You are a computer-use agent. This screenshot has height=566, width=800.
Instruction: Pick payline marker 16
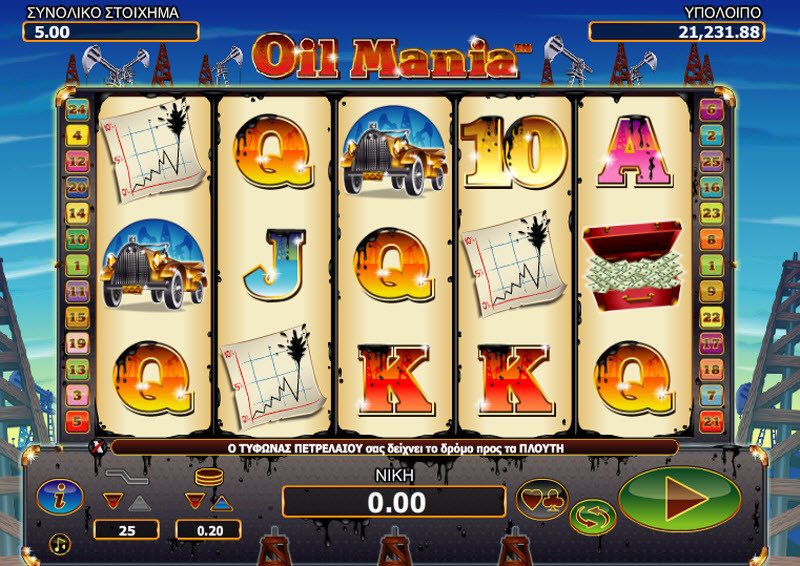click(711, 187)
